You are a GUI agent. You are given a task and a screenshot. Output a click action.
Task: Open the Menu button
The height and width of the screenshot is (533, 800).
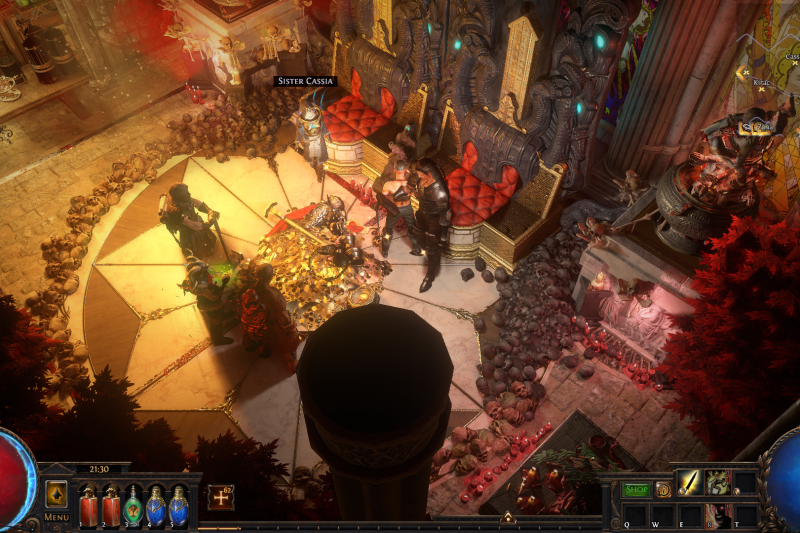pyautogui.click(x=56, y=517)
